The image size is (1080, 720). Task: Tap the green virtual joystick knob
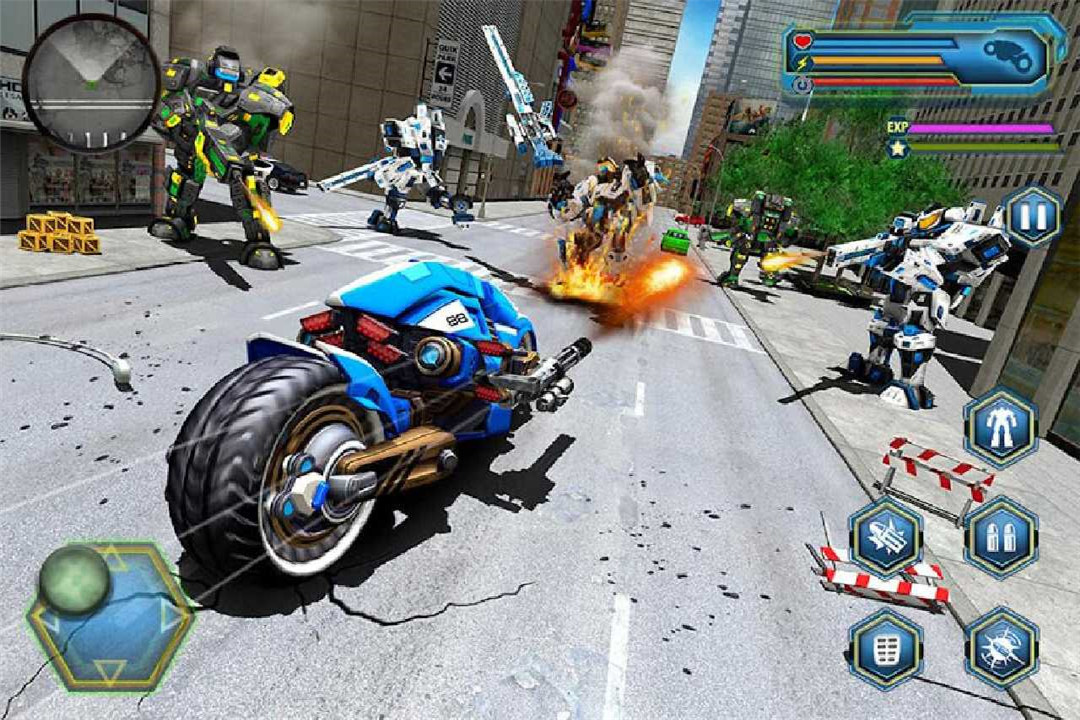tap(75, 580)
